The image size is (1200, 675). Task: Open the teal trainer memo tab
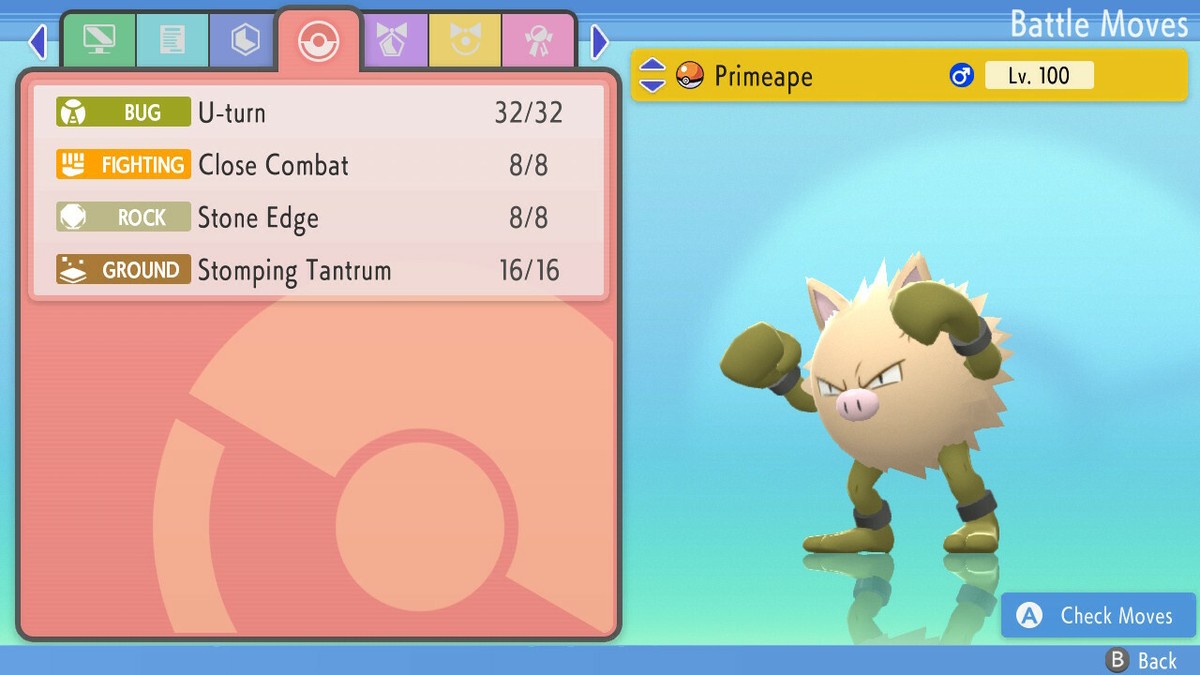173,40
